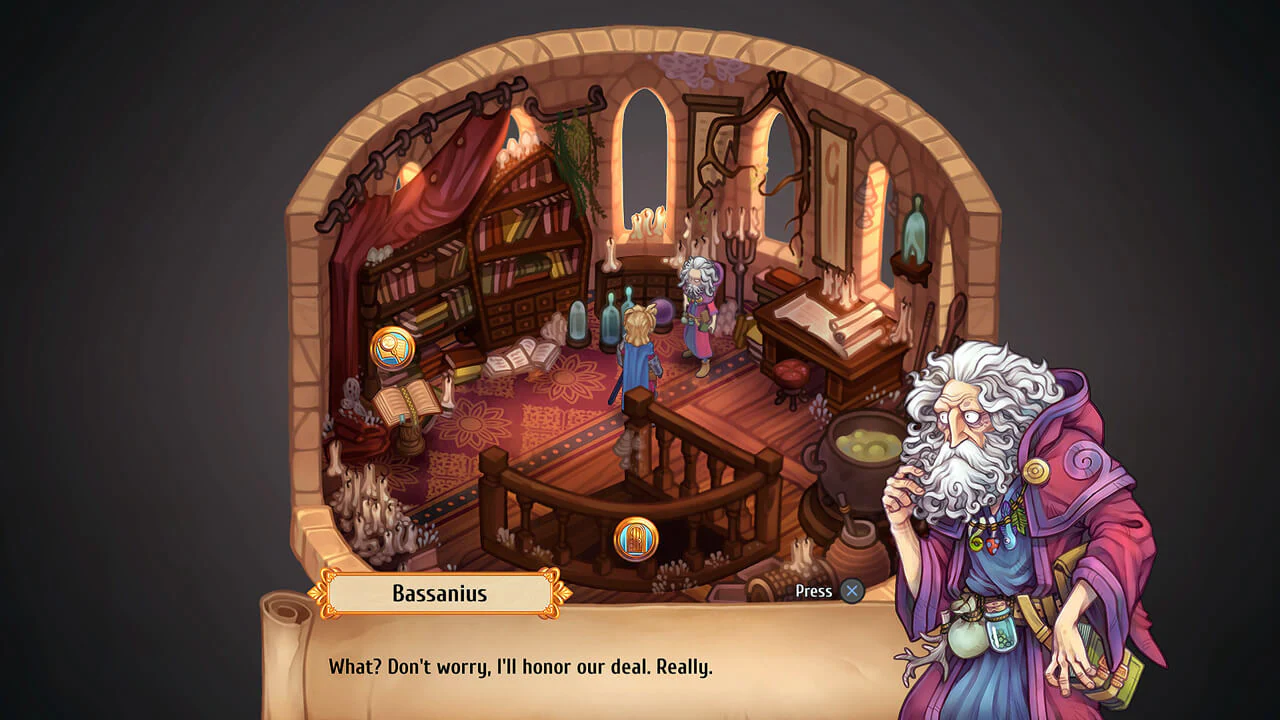Click the Bassanius nameplate banner
Screen dimensions: 1280x720
point(438,593)
